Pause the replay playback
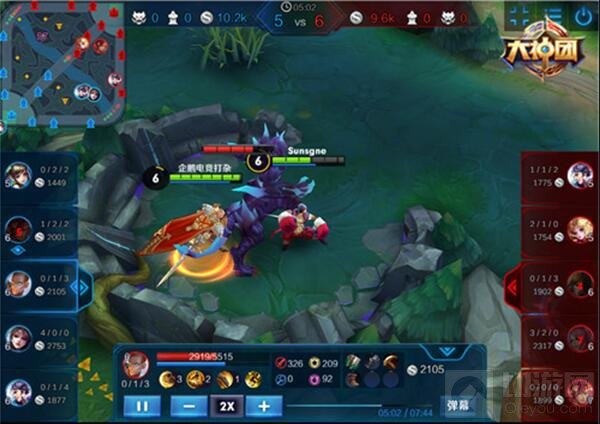Screen dimensions: 600x424 pos(142,406)
